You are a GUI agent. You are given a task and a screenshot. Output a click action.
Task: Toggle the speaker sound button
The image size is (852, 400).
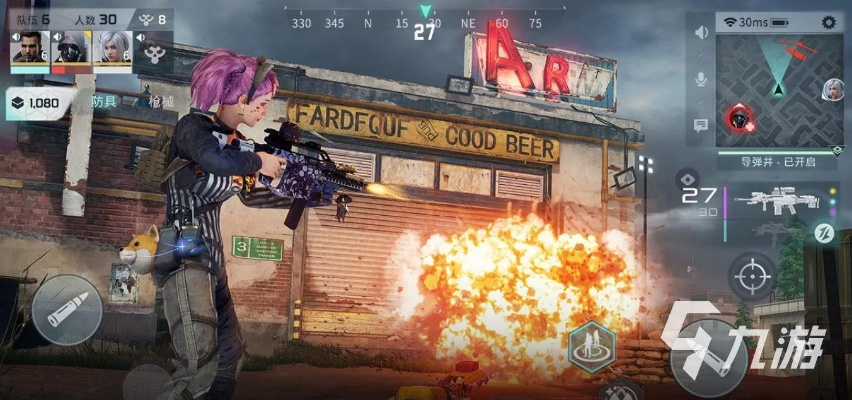pyautogui.click(x=701, y=32)
